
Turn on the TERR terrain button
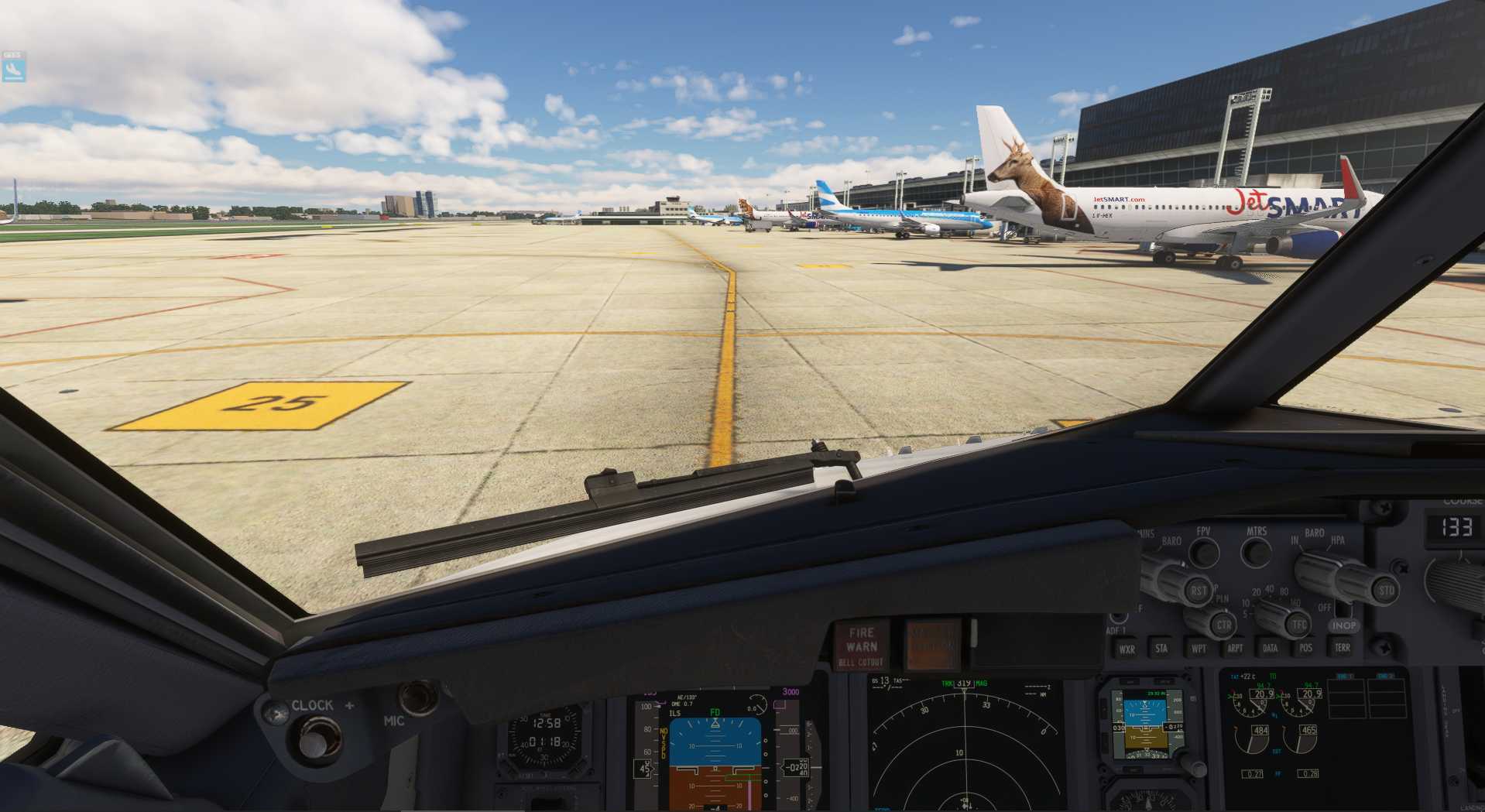point(1342,647)
